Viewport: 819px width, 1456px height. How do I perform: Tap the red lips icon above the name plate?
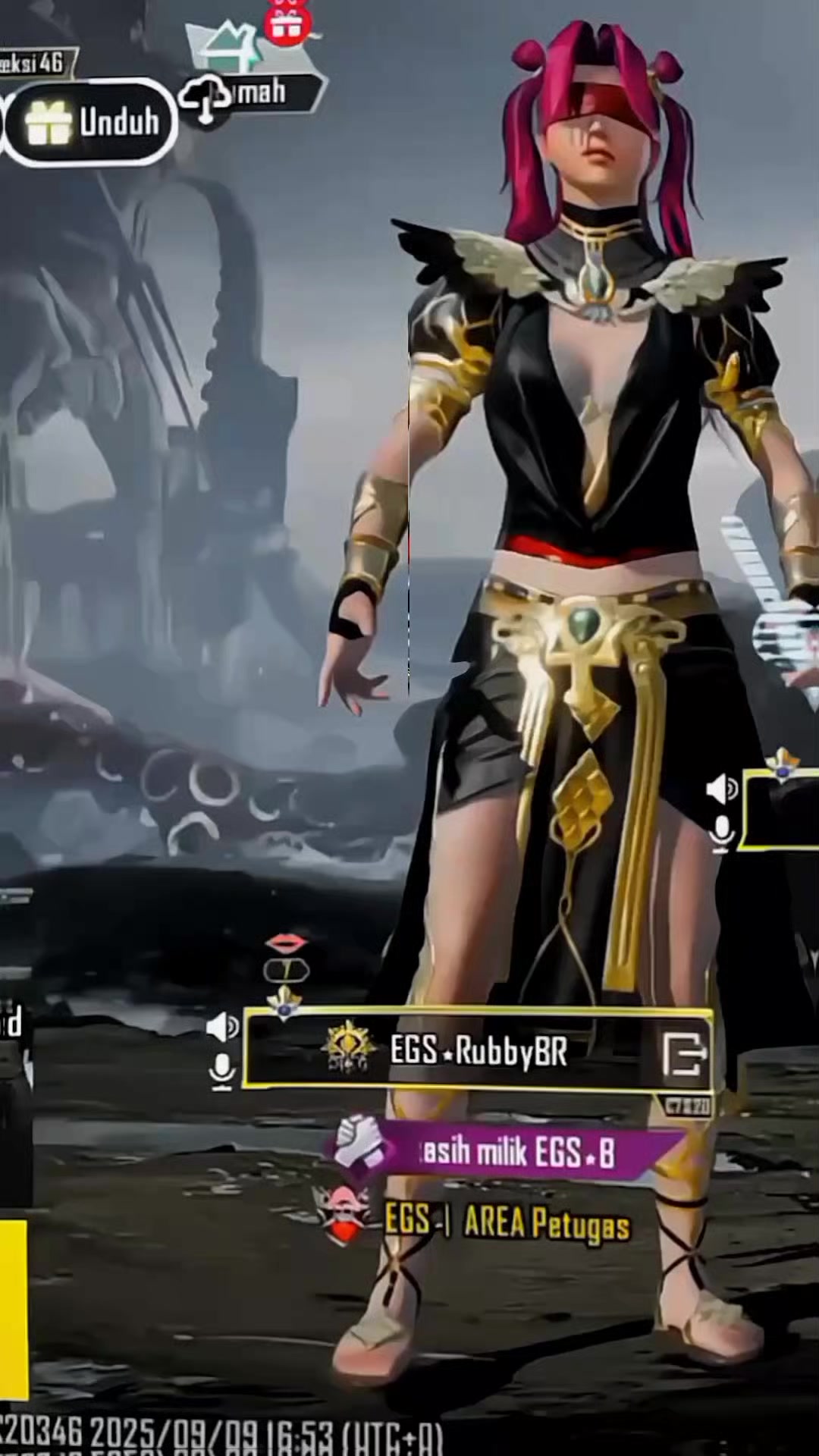click(x=286, y=943)
